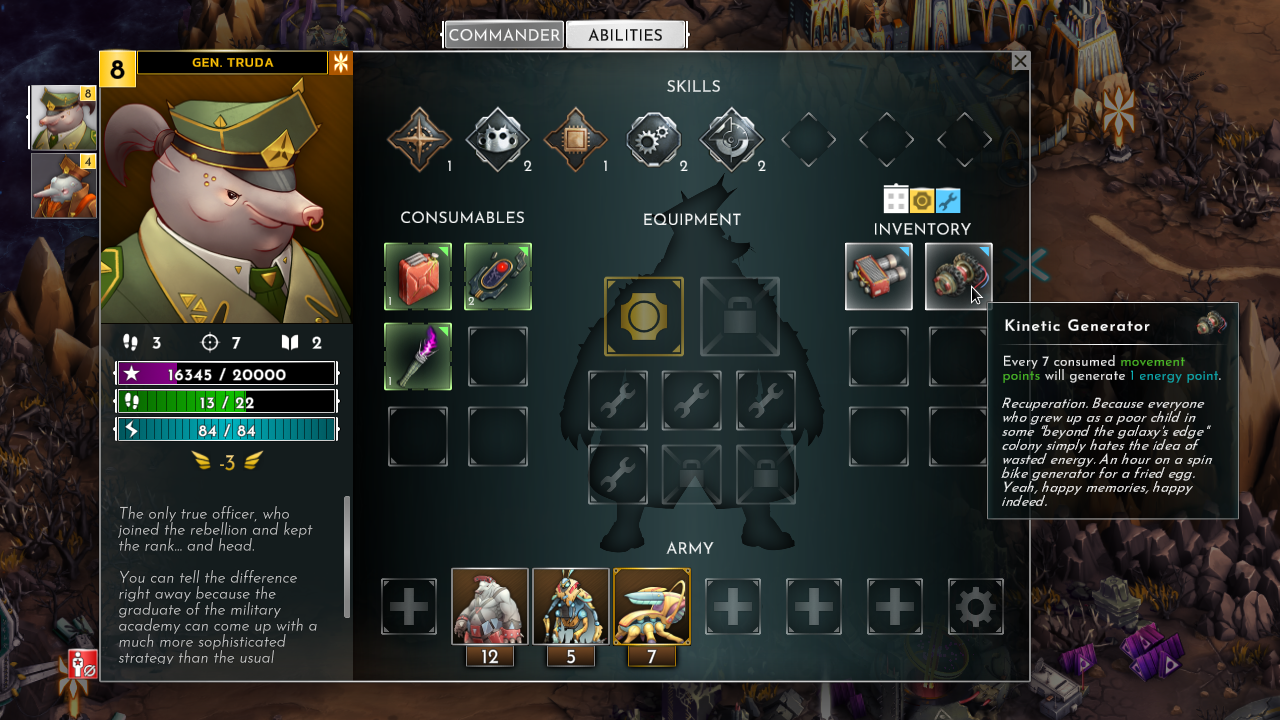This screenshot has height=720, width=1280.
Task: Click the Kinetic Generator inventory item
Action: [958, 277]
